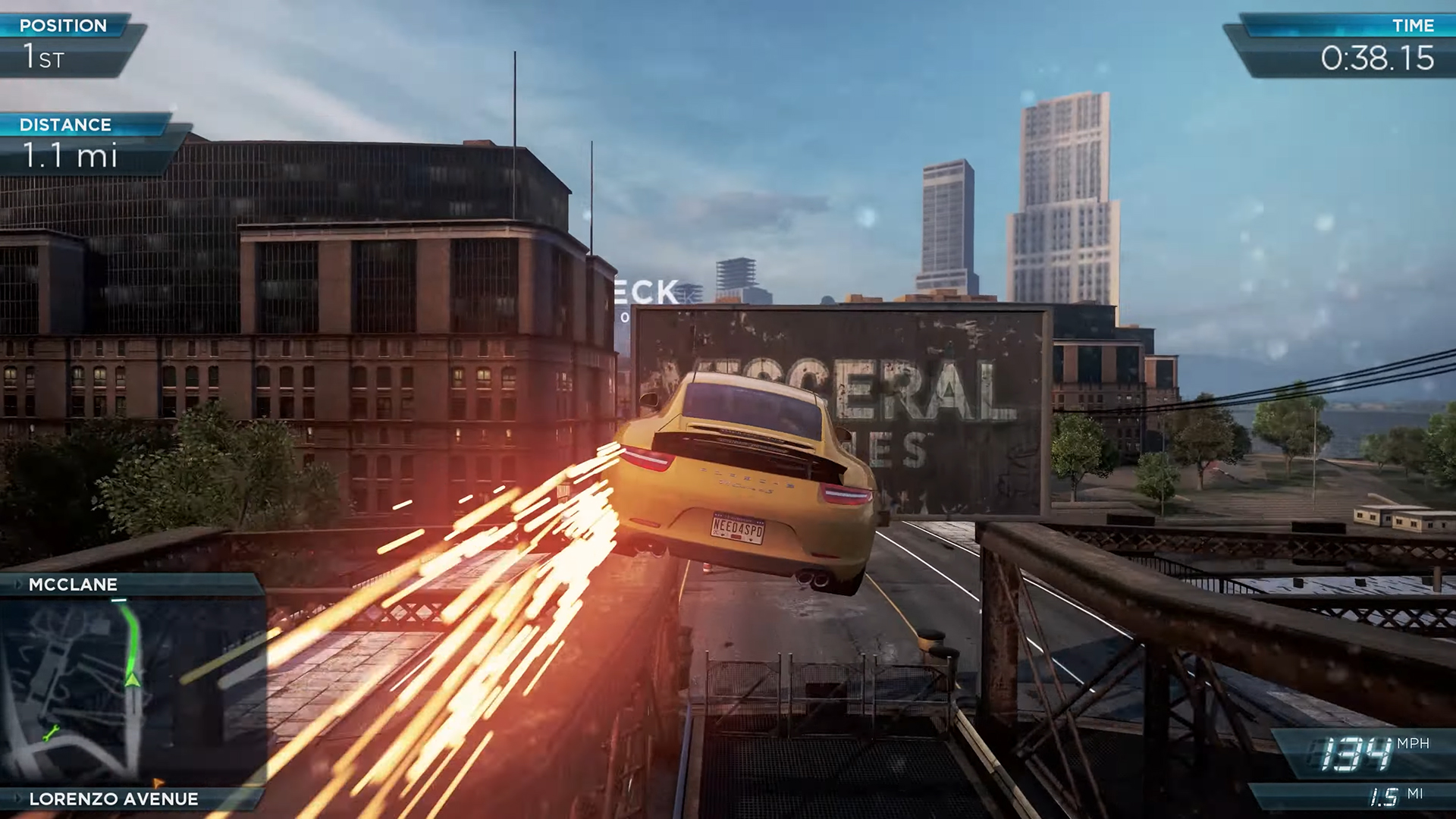Expand the MCCLANE driver name chevron
Image resolution: width=1456 pixels, height=819 pixels.
18,584
